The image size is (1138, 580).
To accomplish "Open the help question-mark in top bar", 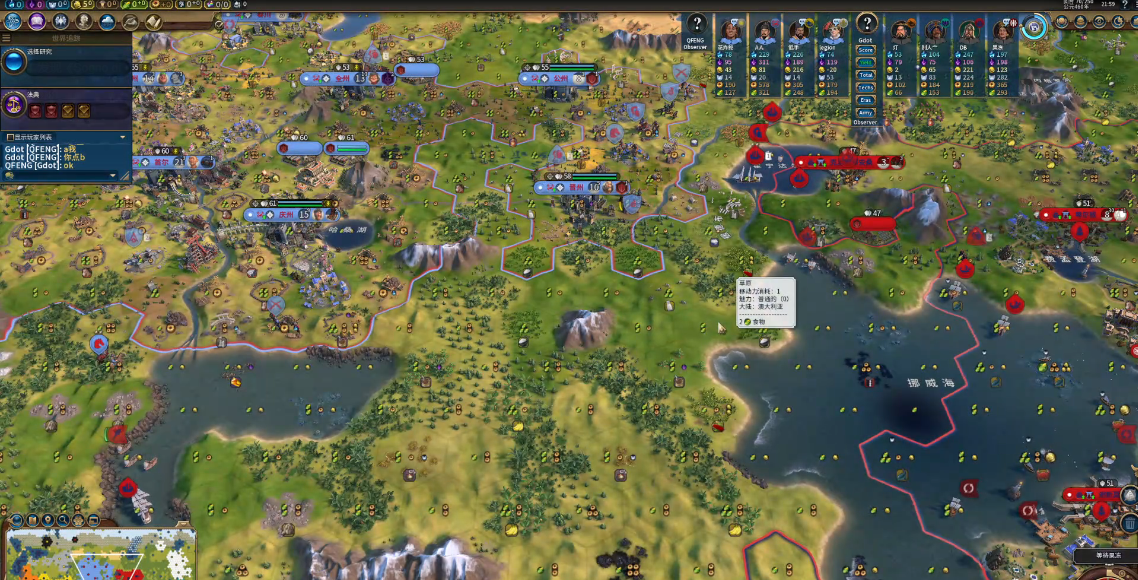I will click(x=1126, y=5).
